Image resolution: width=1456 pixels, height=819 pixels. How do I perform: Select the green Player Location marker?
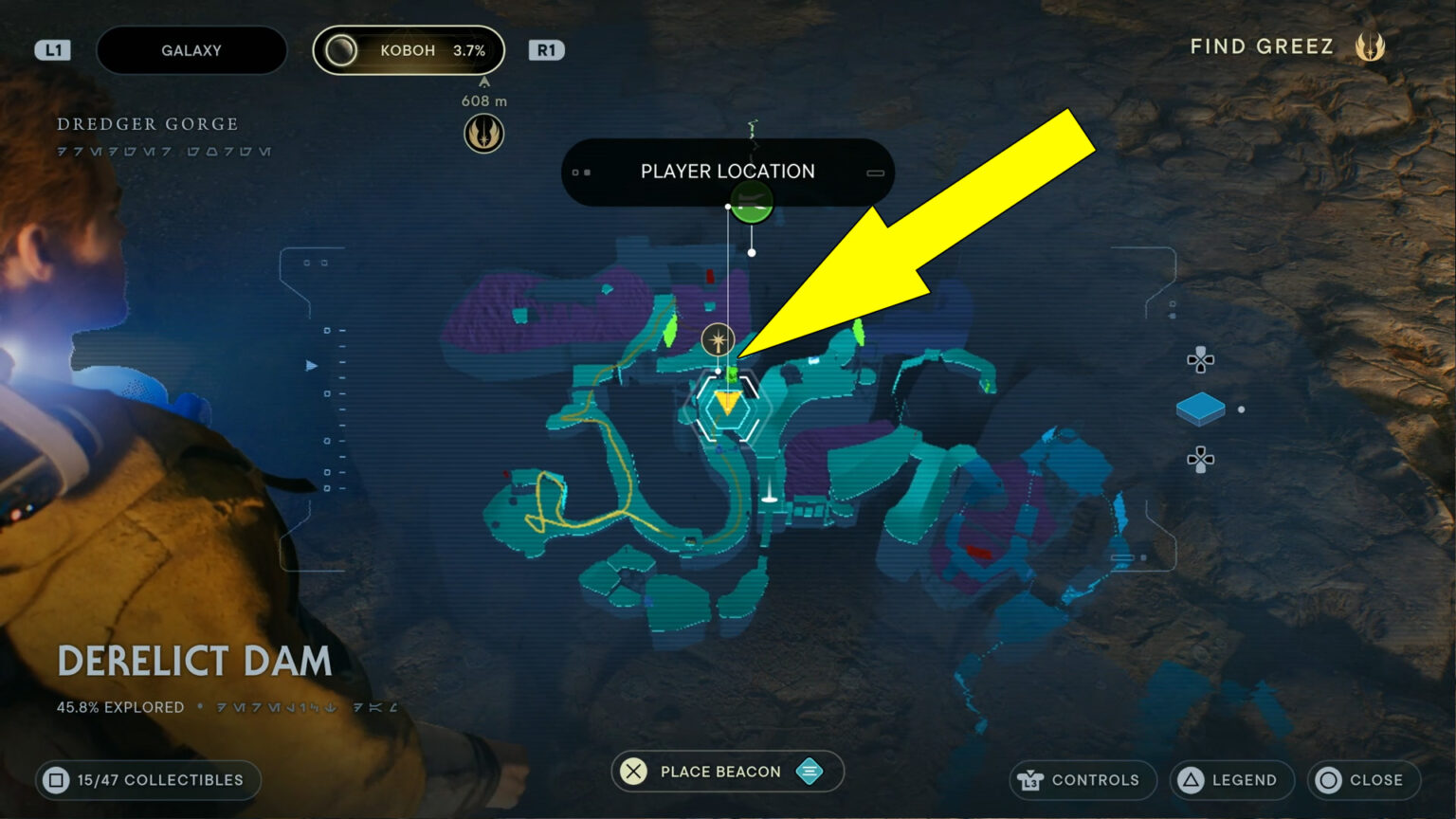click(x=750, y=203)
